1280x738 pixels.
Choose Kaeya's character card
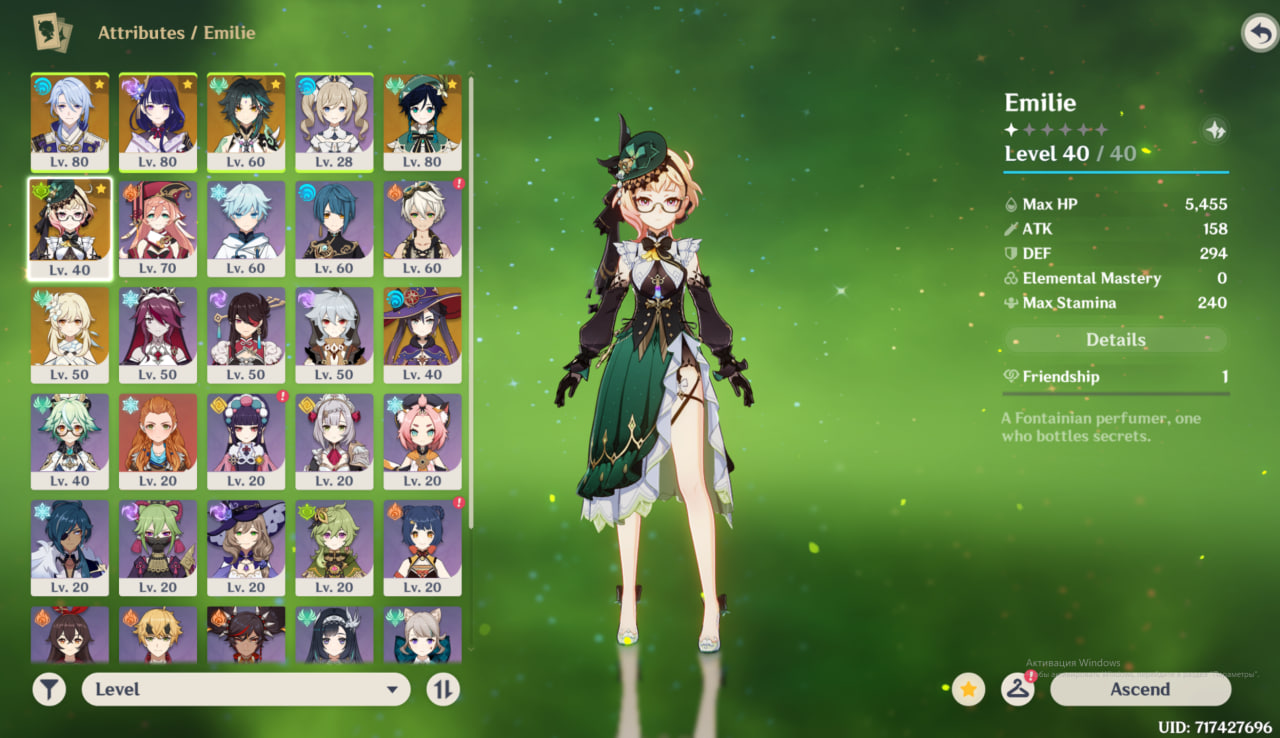[x=70, y=547]
